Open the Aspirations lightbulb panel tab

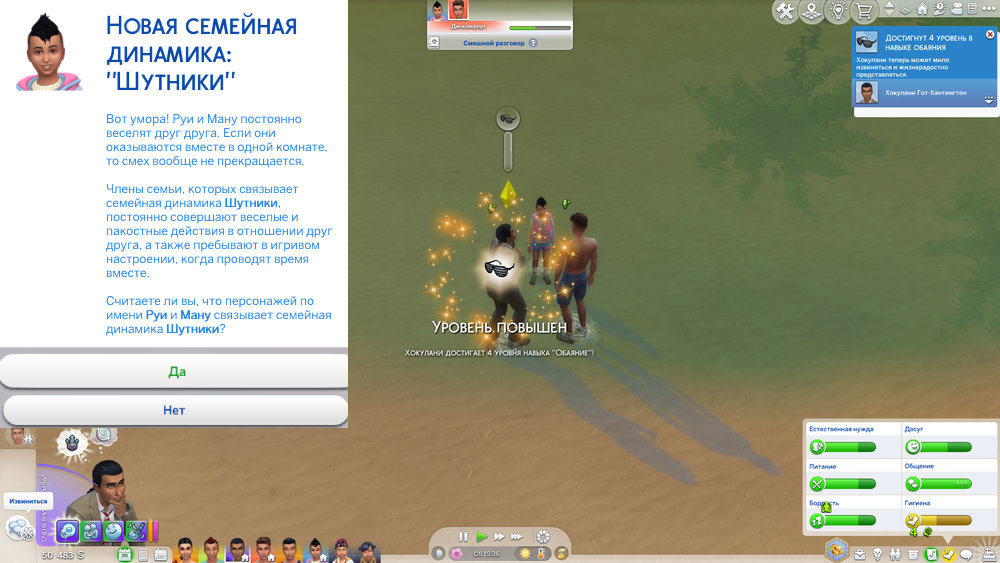click(877, 554)
